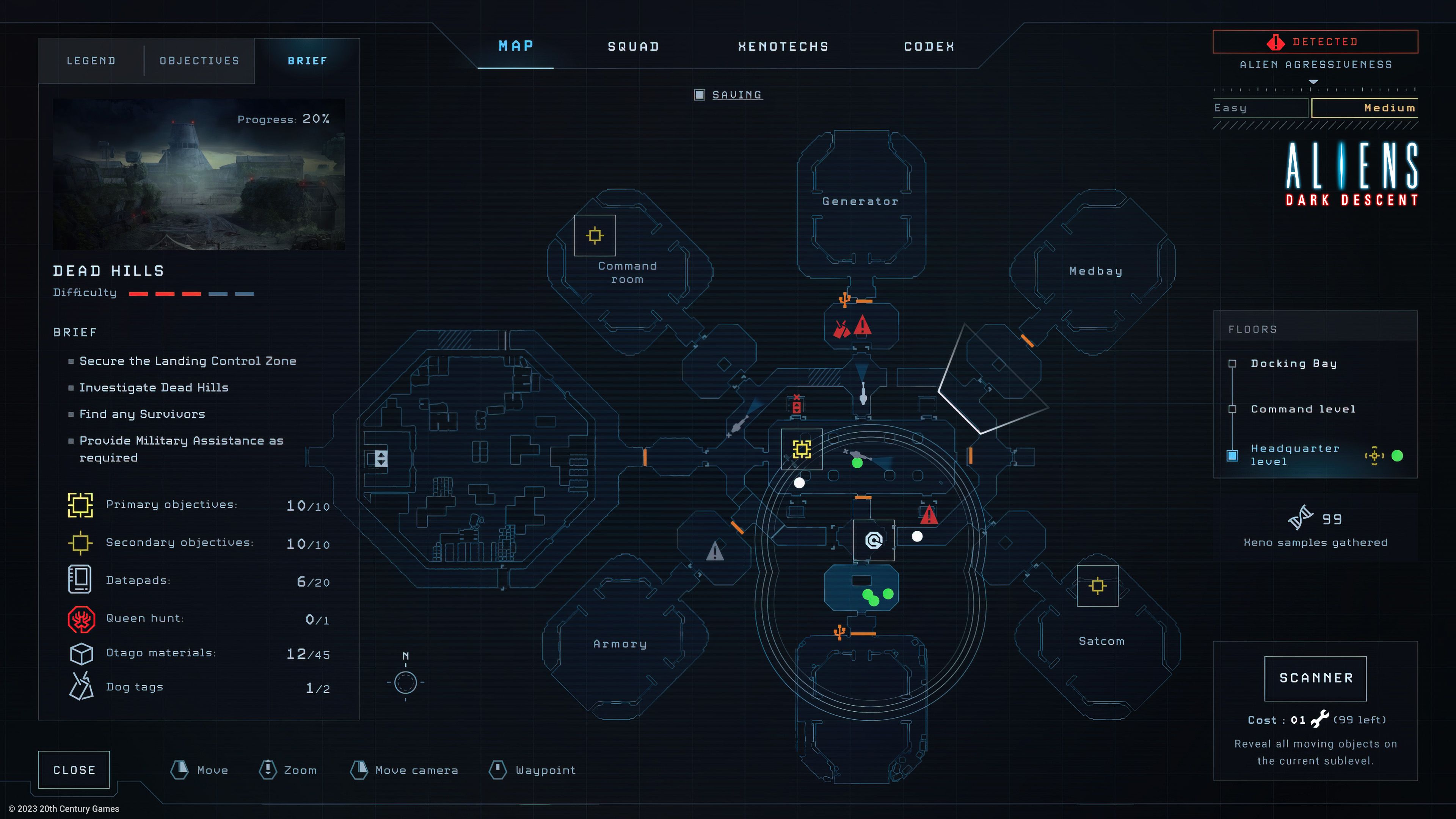Select the Command level floor toggle
This screenshot has width=1456, height=819.
pyautogui.click(x=1232, y=409)
